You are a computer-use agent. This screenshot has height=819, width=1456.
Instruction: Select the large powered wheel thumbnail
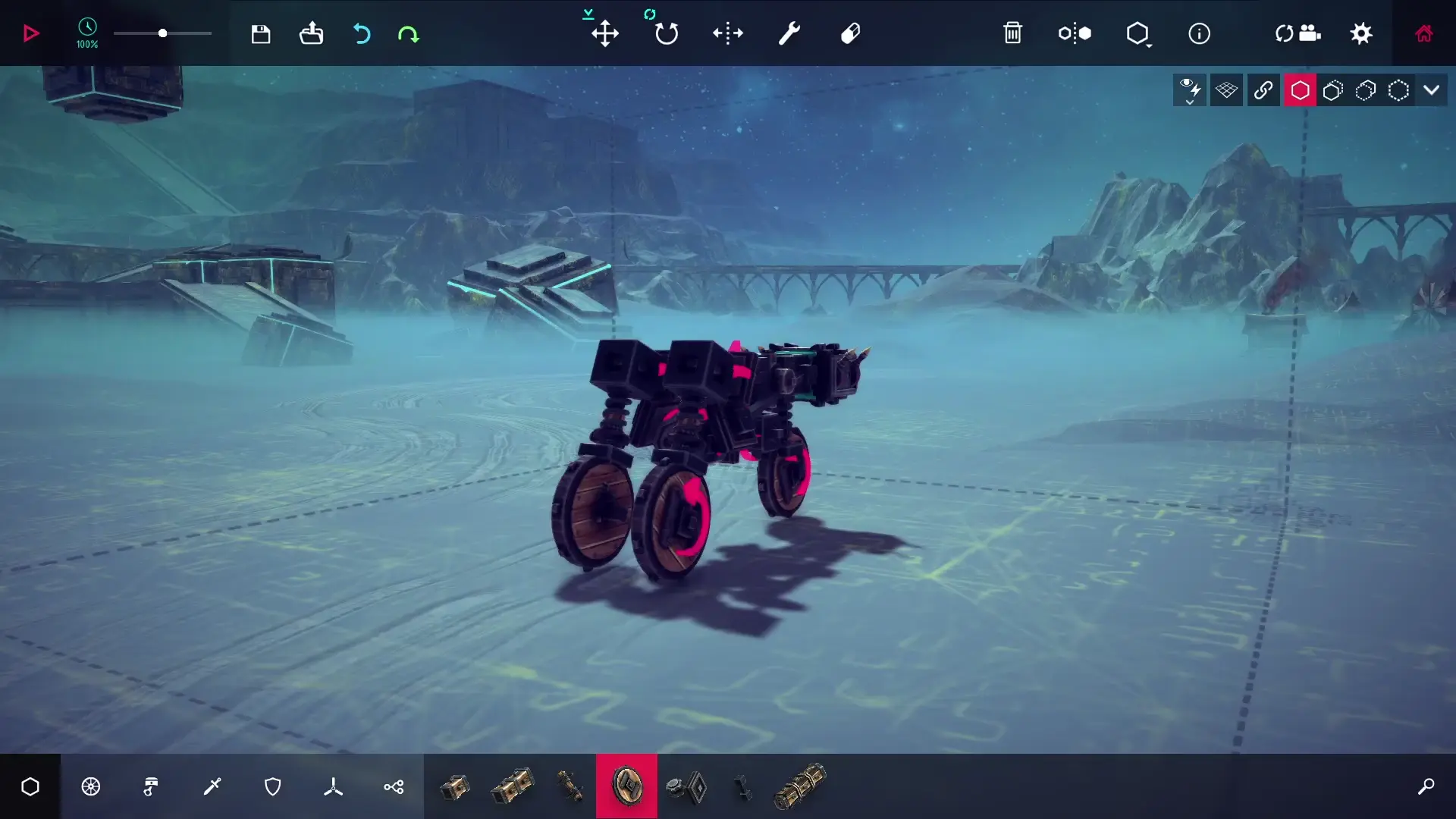pyautogui.click(x=626, y=786)
